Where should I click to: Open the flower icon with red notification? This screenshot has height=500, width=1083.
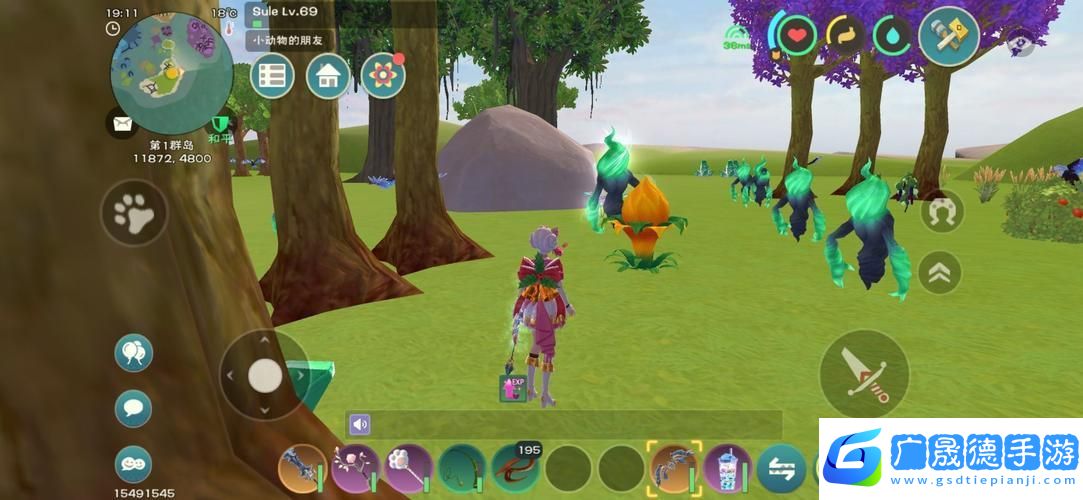[382, 76]
